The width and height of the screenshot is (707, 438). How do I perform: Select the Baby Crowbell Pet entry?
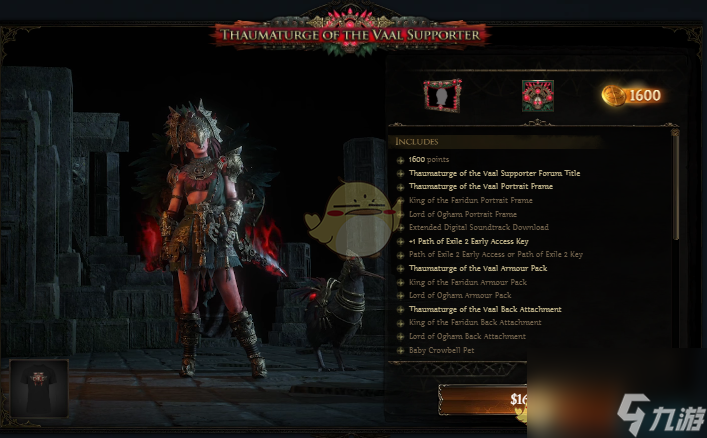[x=444, y=350]
